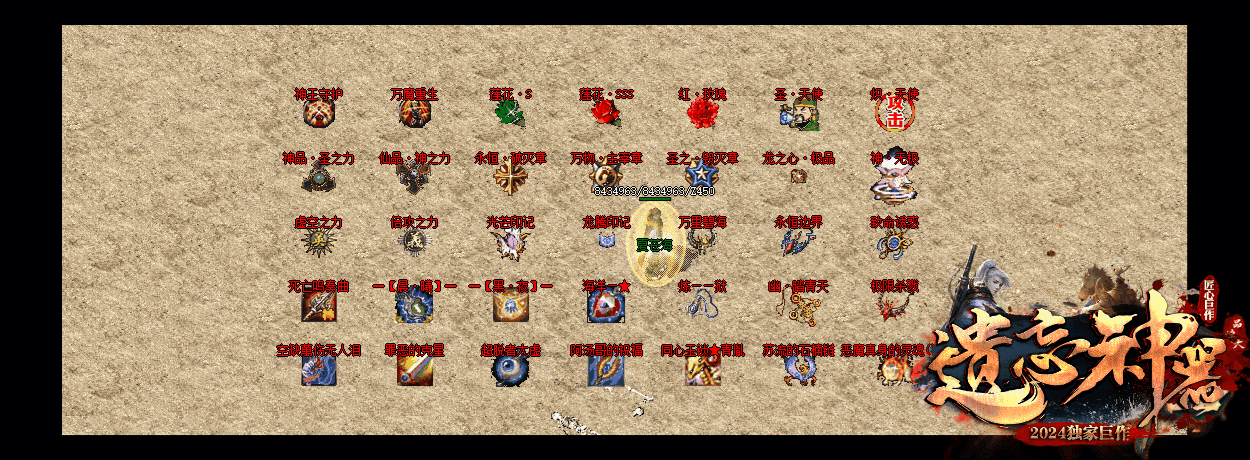Choose the 致命诱惑 item
This screenshot has width=1250, height=460.
[893, 241]
